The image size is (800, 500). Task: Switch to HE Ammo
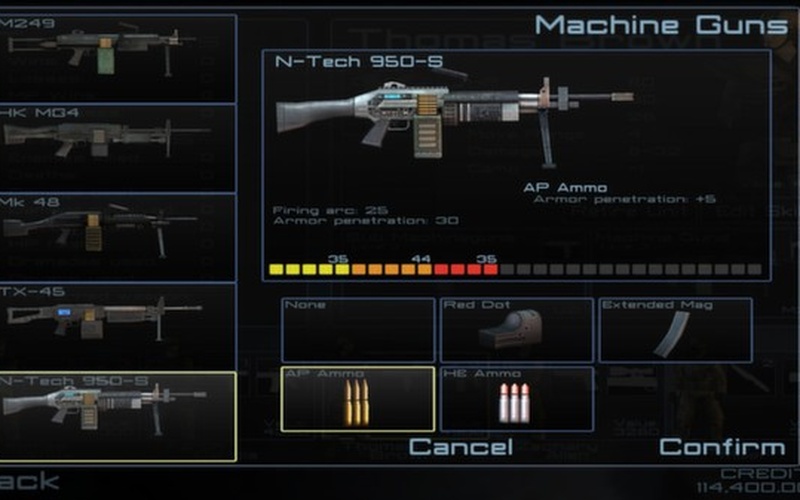pos(516,399)
